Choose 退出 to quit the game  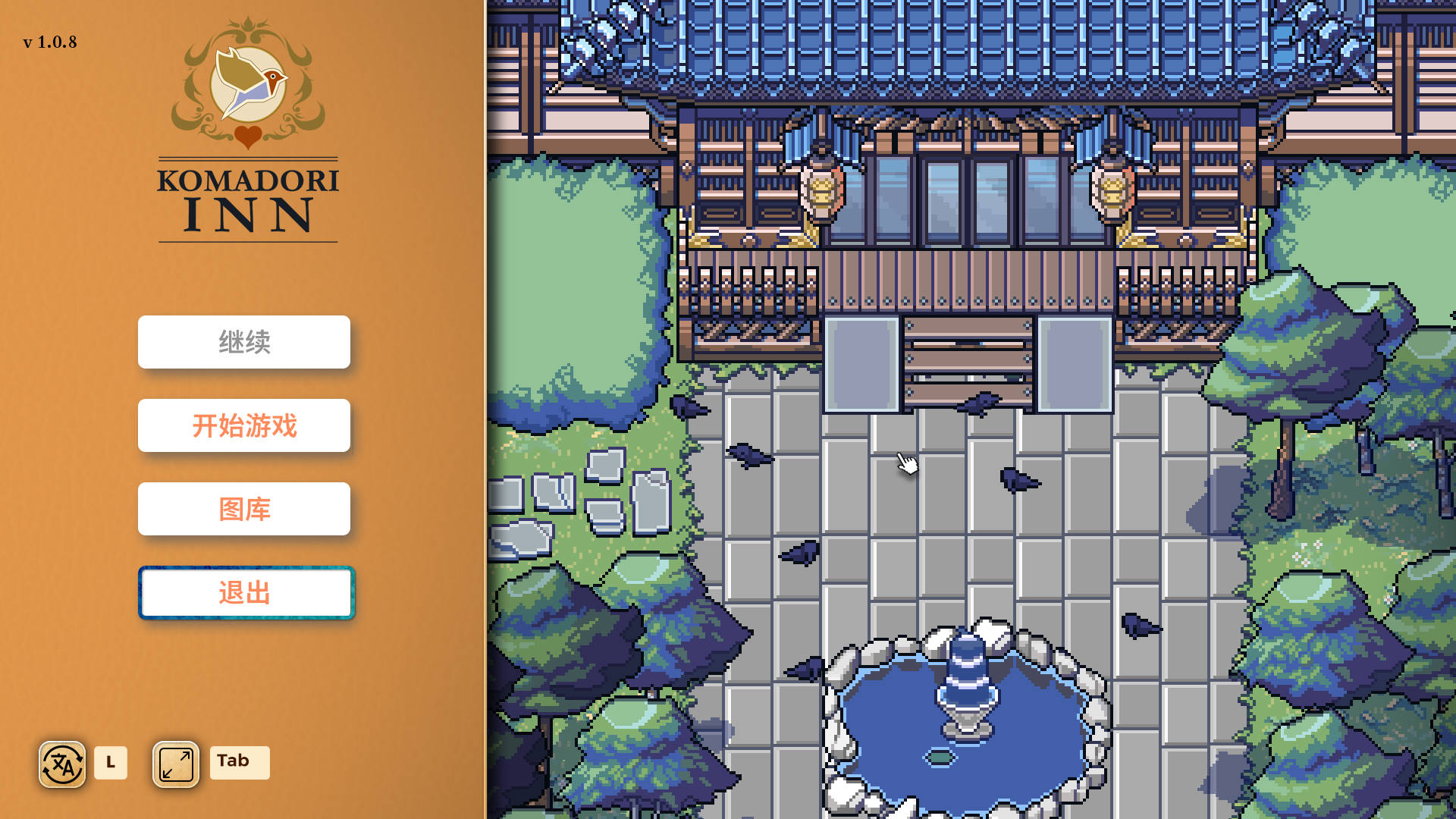tap(246, 592)
